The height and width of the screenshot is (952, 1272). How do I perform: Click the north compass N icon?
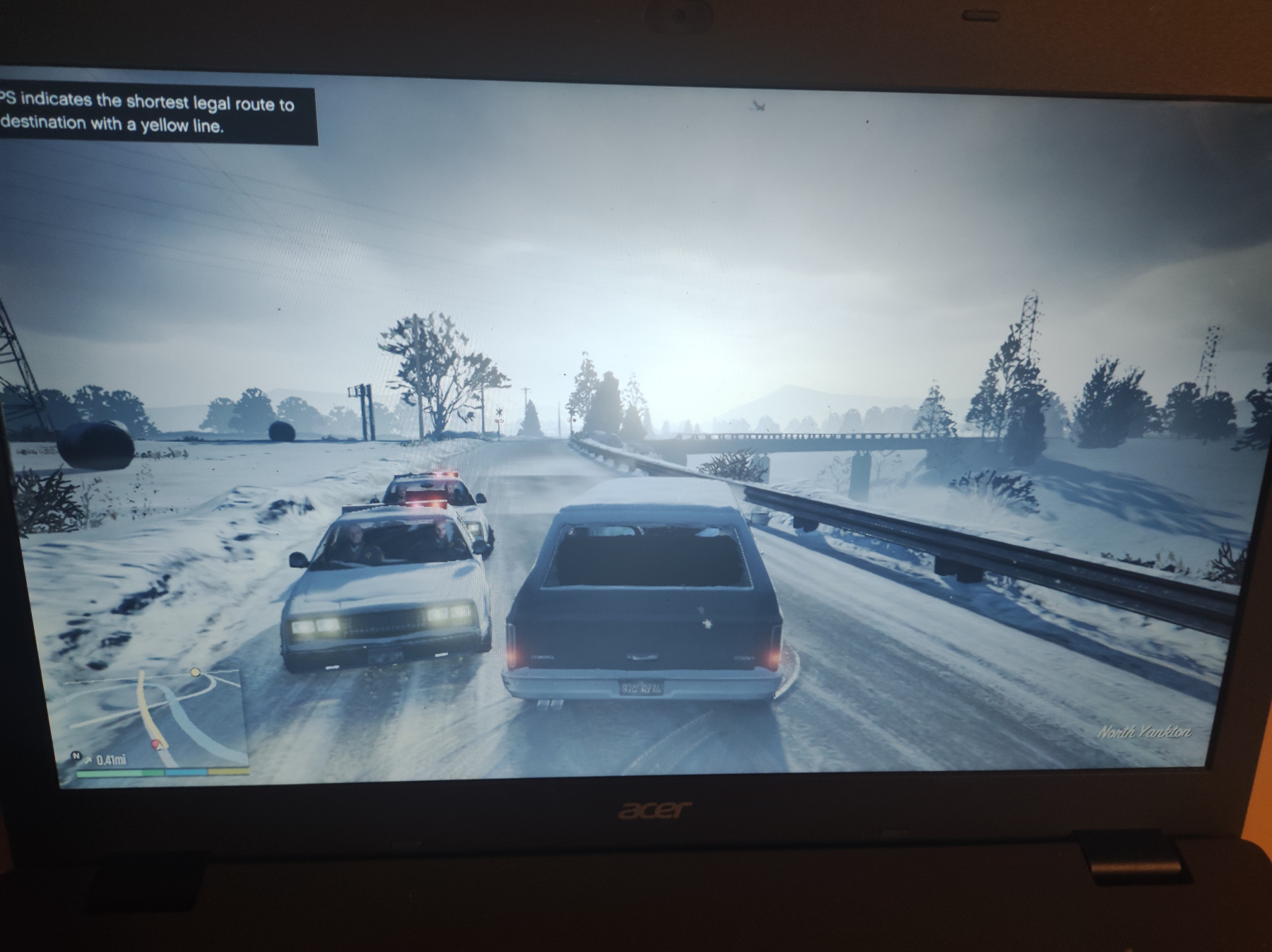77,756
